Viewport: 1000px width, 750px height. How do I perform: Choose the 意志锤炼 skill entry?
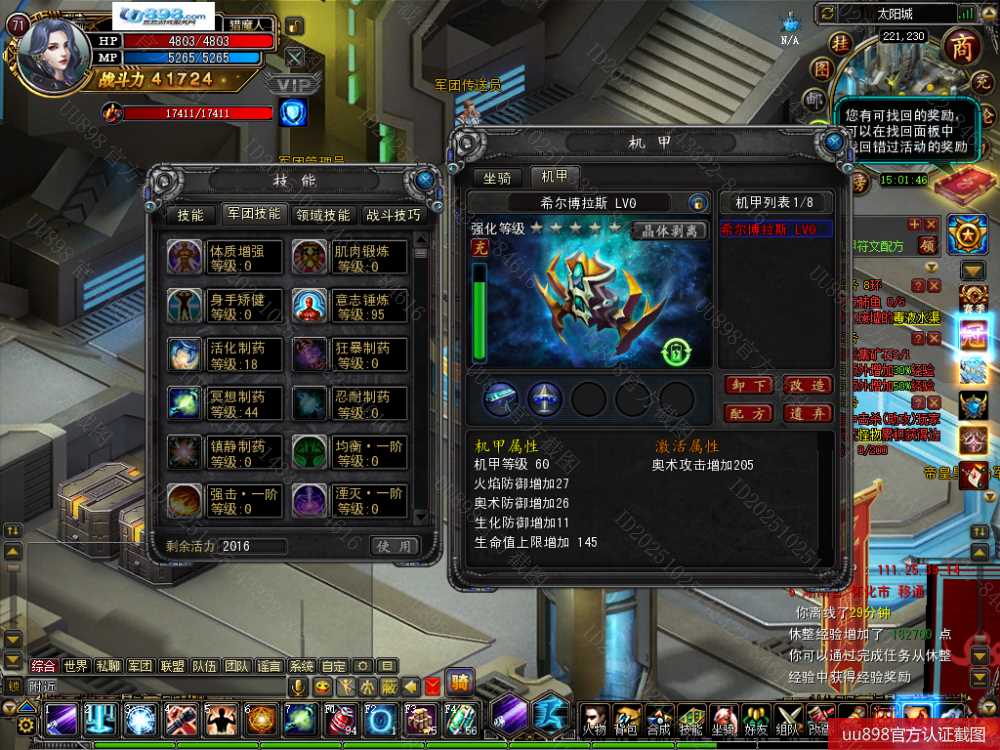tap(350, 306)
